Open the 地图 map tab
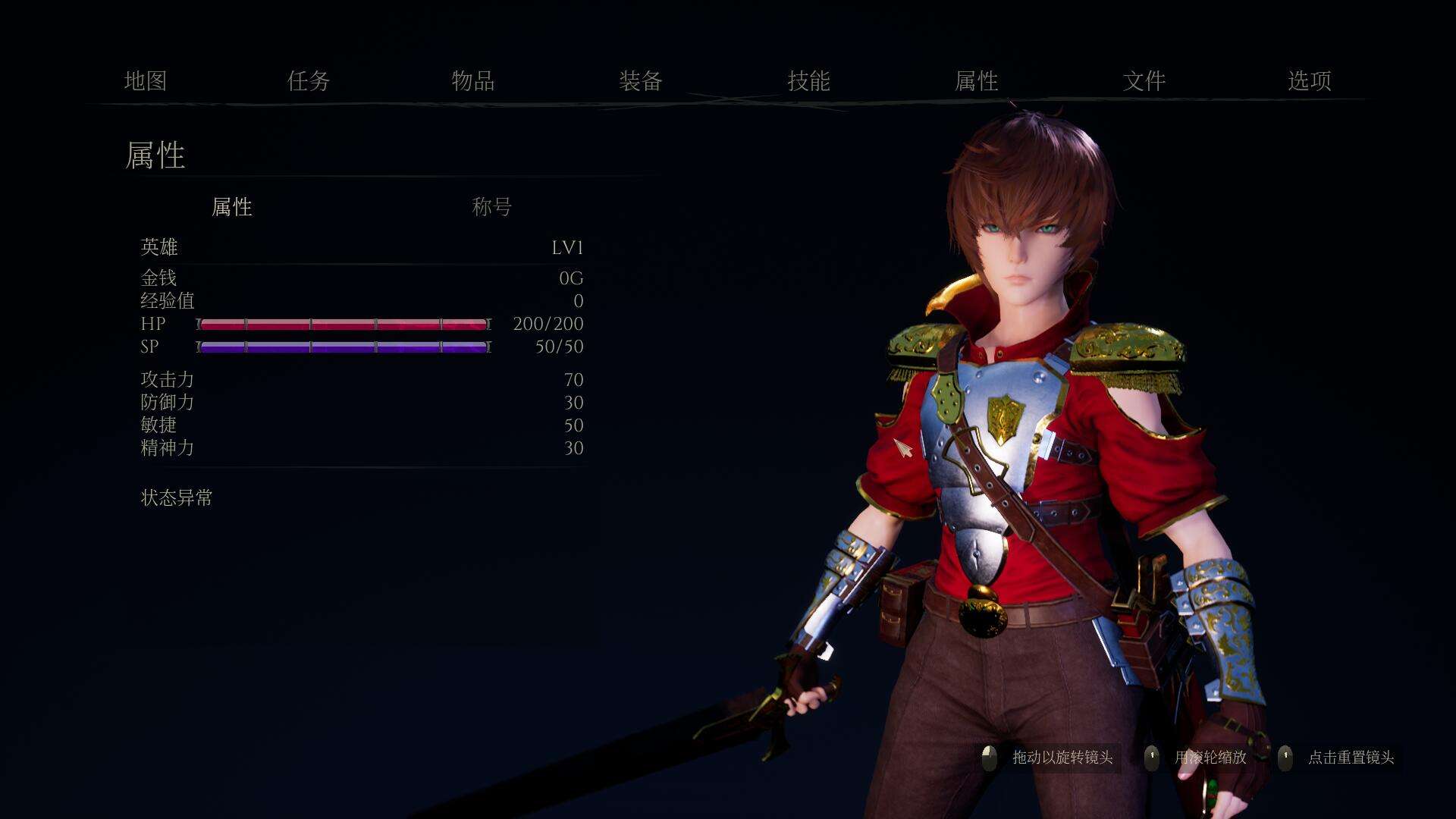This screenshot has width=1456, height=819. tap(145, 81)
